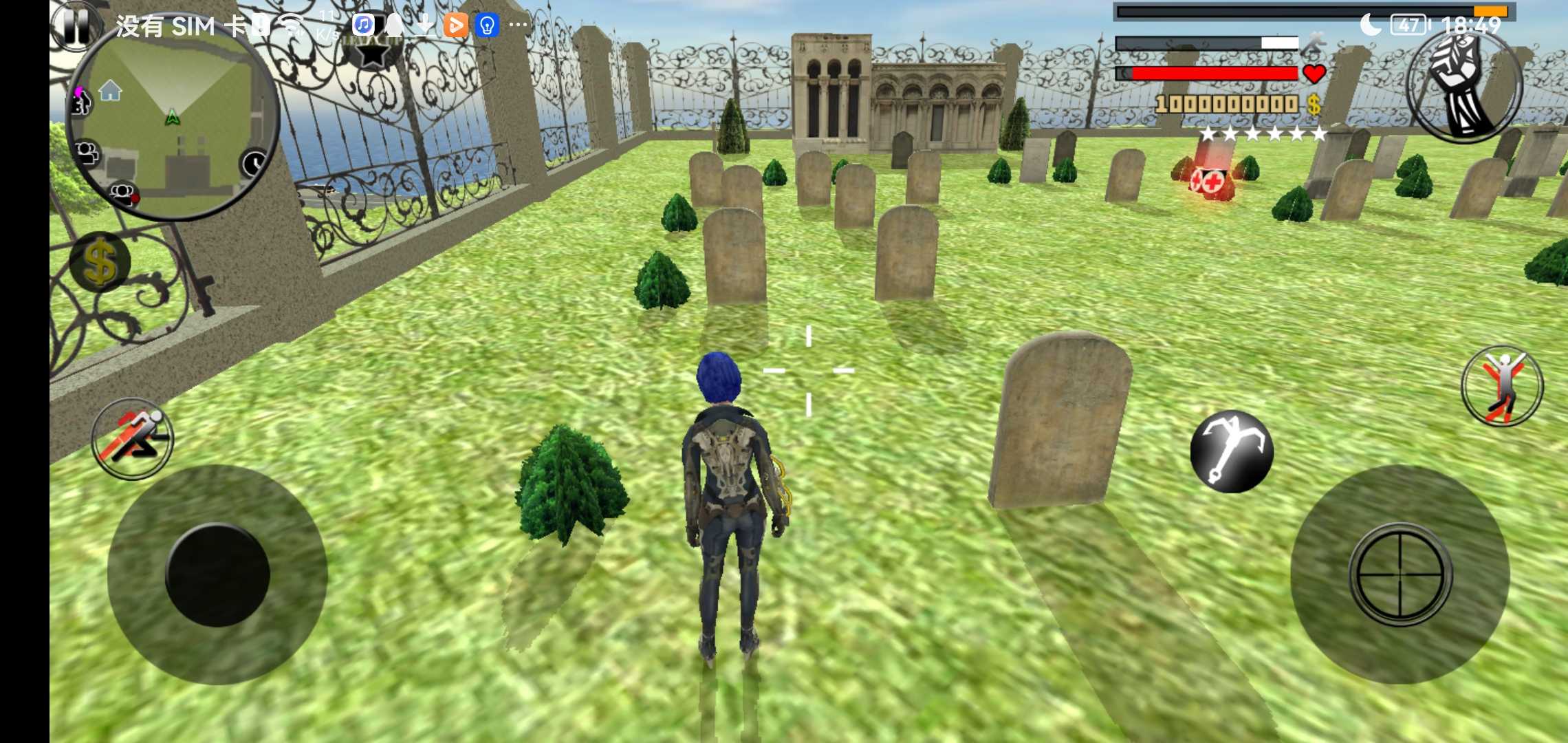
Task: Tap the magenta-dot person marker on minimap
Action: pyautogui.click(x=80, y=102)
